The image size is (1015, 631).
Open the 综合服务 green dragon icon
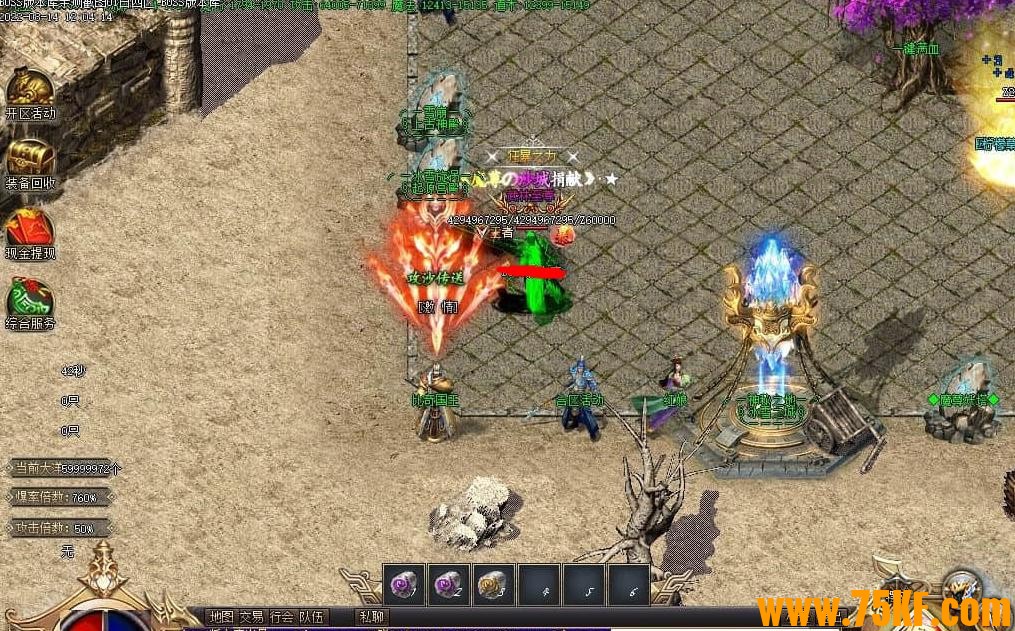[x=30, y=300]
